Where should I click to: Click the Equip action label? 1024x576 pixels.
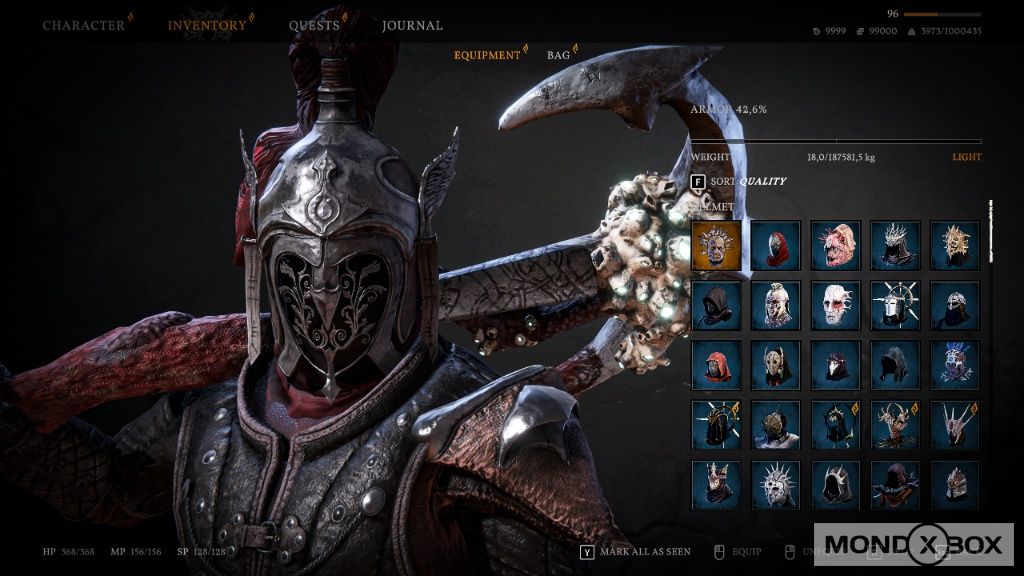point(745,552)
